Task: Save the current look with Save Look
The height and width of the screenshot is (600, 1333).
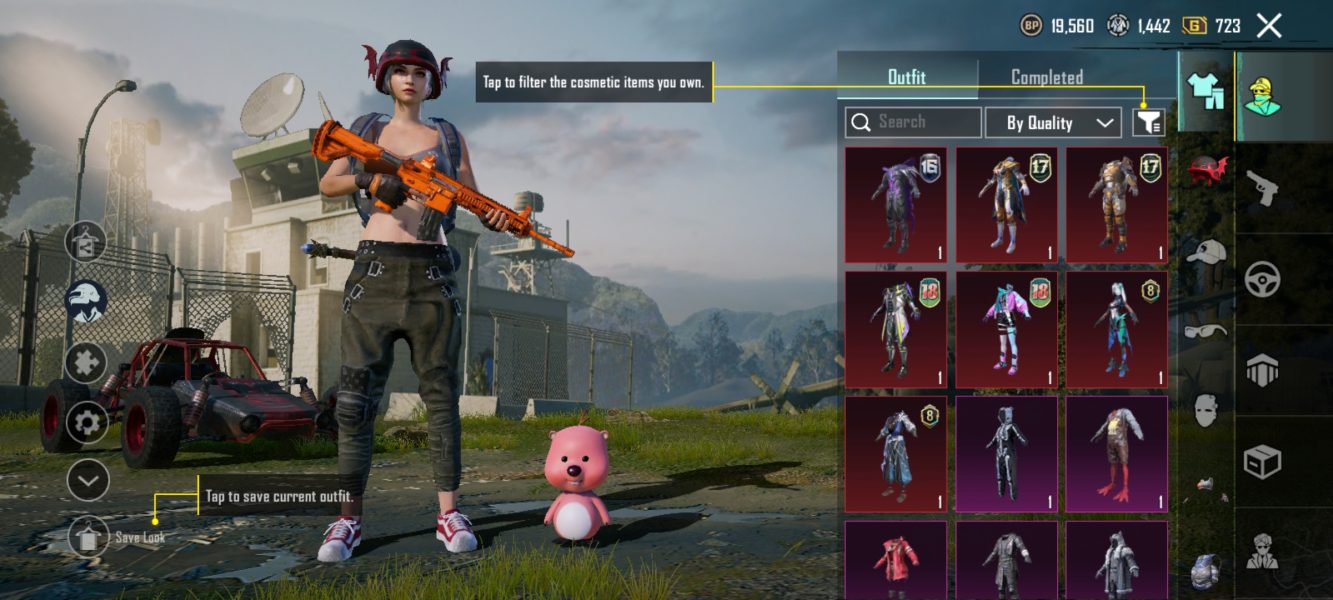Action: 89,537
